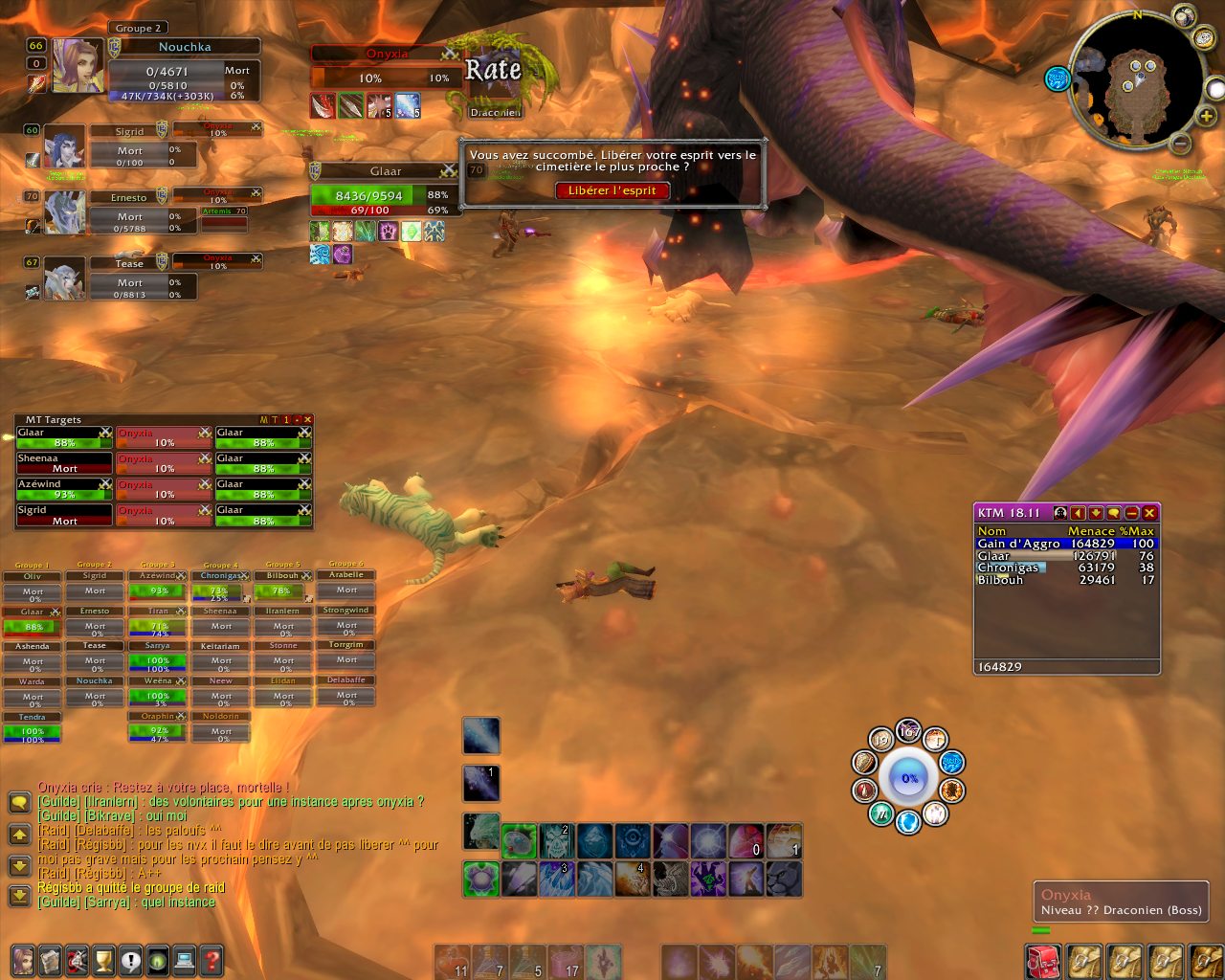Close the KTM threat meter window
1225x980 pixels.
1149,513
